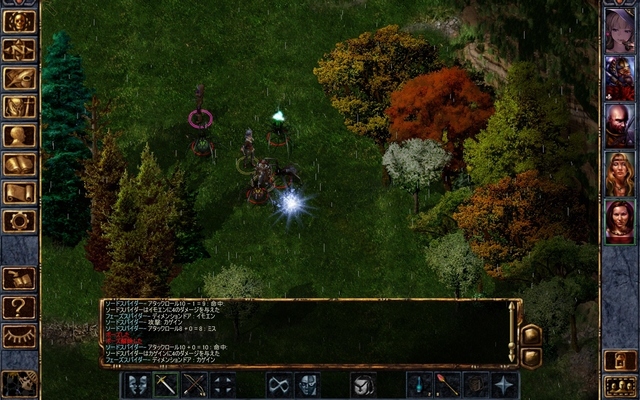Open the inventory screen button
Image resolution: width=640 pixels, height=400 pixels.
click(x=19, y=106)
